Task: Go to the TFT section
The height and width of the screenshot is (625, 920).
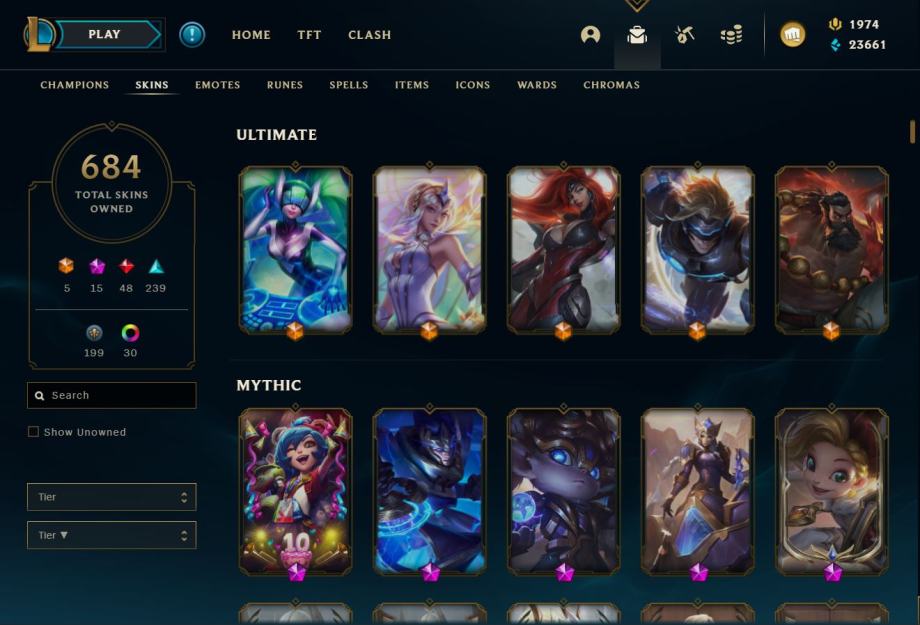Action: coord(309,35)
